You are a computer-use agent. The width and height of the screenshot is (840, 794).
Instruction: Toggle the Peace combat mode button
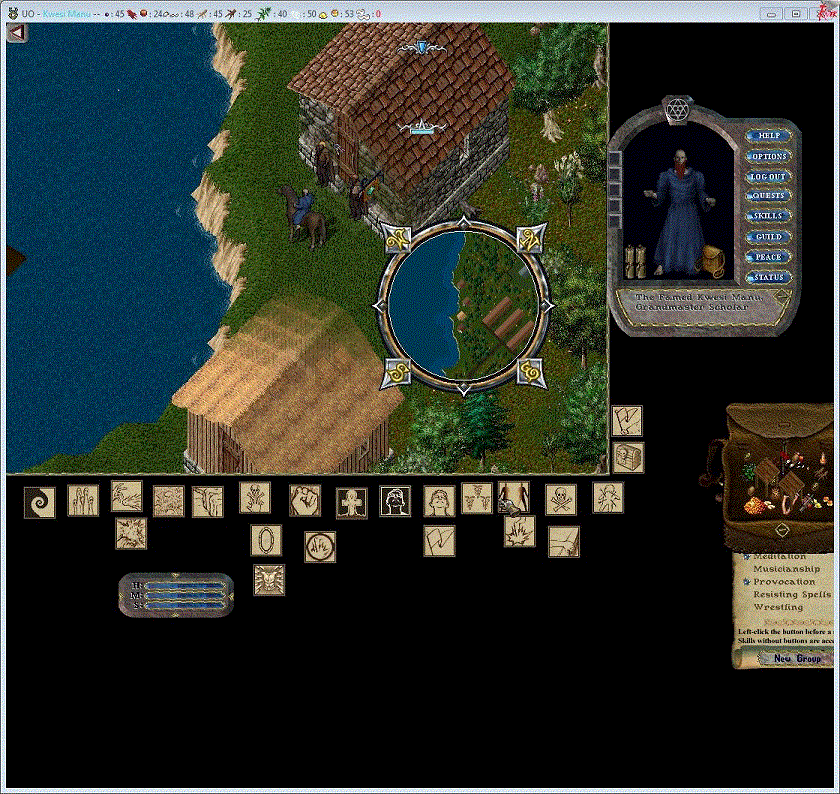[x=768, y=257]
